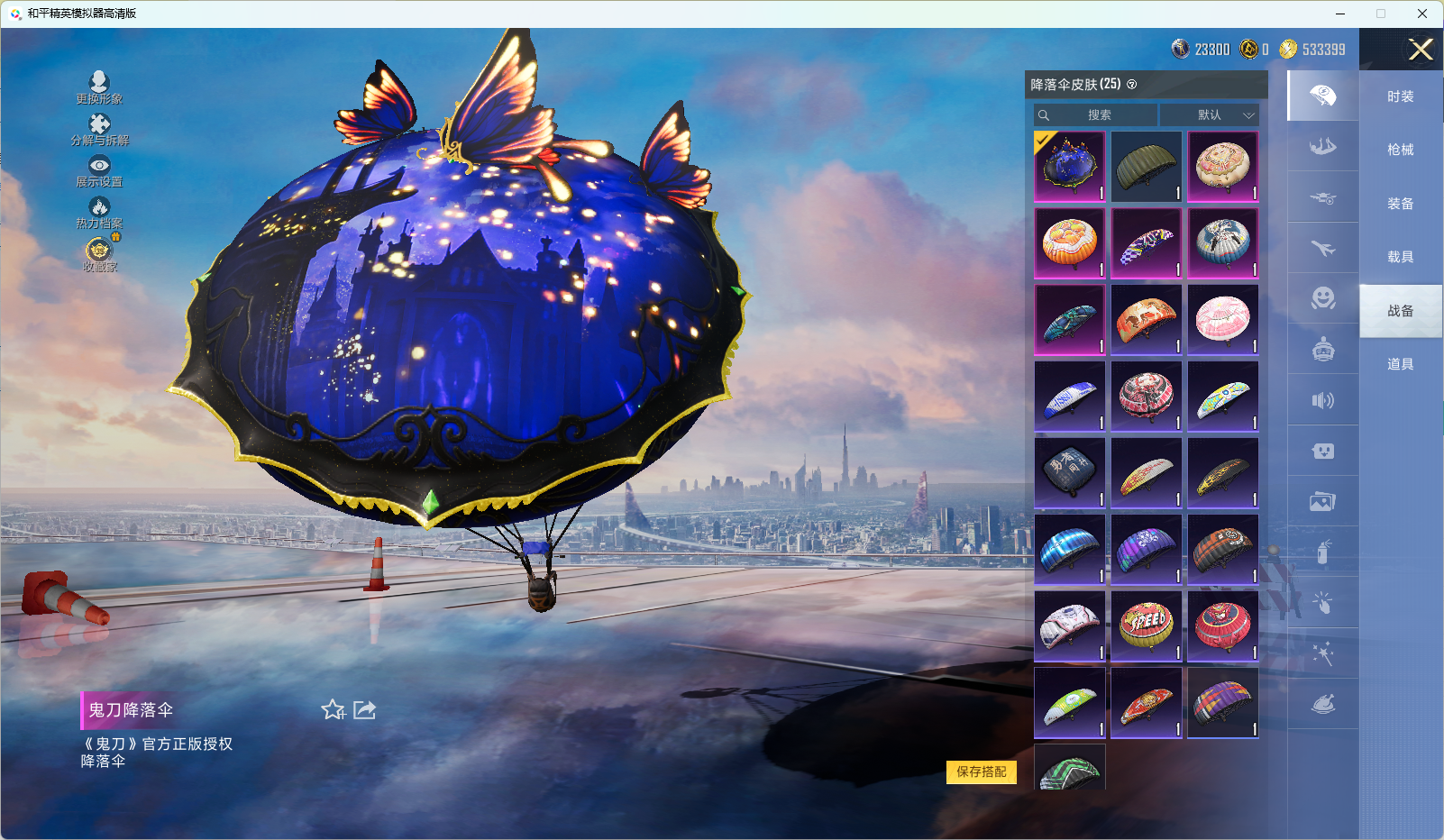This screenshot has width=1444, height=840.
Task: Switch to the 时装 outfit tab
Action: pos(1400,96)
